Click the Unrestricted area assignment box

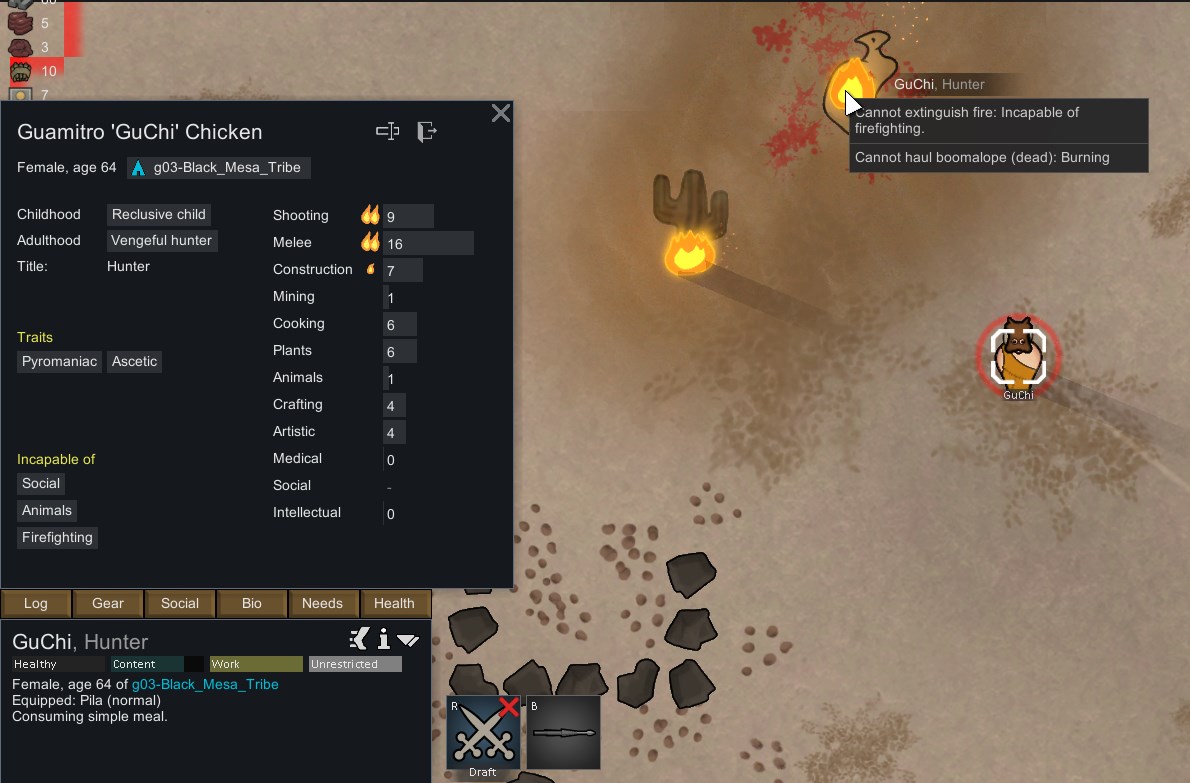pyautogui.click(x=355, y=664)
